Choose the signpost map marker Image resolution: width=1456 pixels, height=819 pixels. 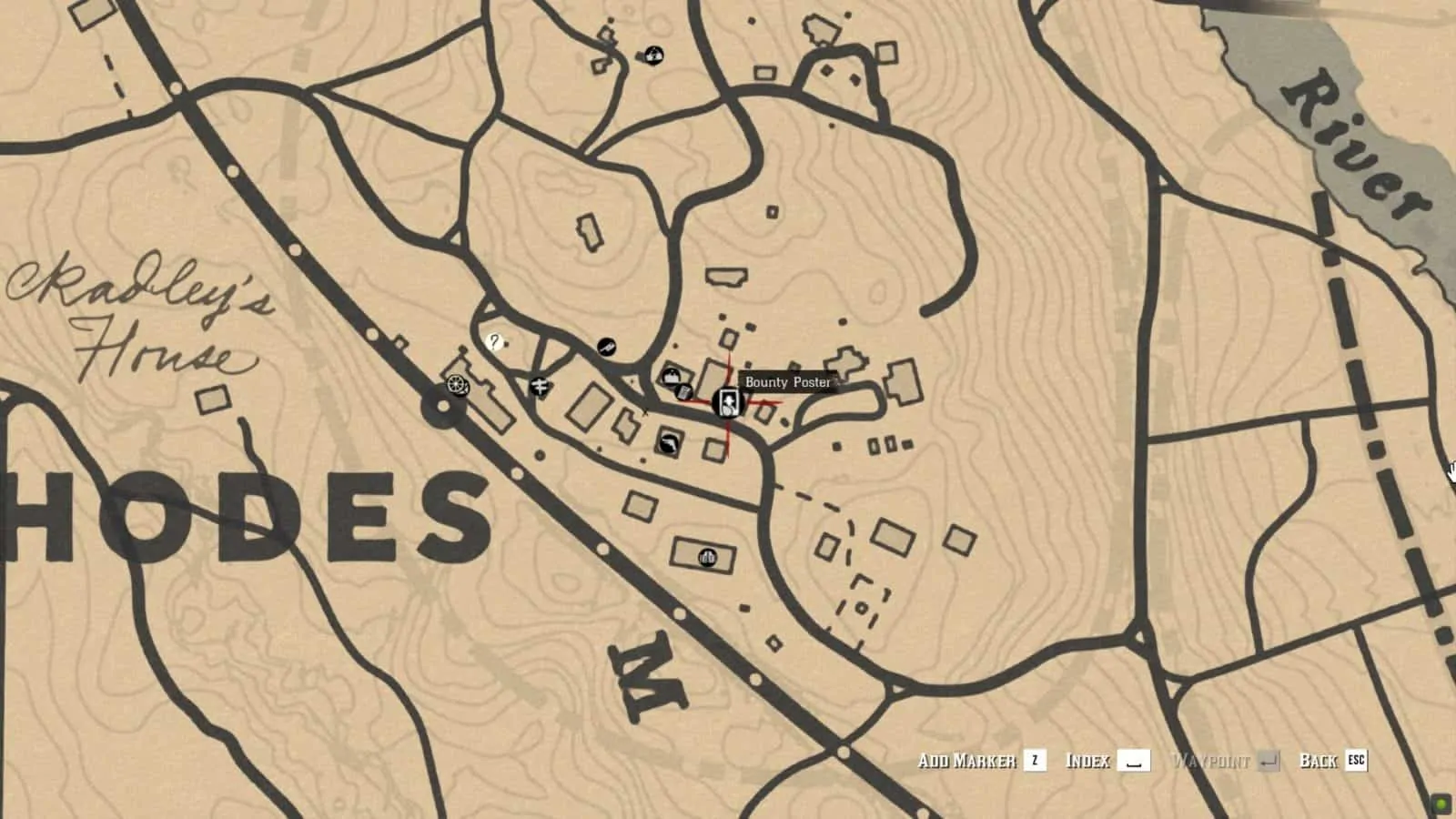click(x=540, y=387)
